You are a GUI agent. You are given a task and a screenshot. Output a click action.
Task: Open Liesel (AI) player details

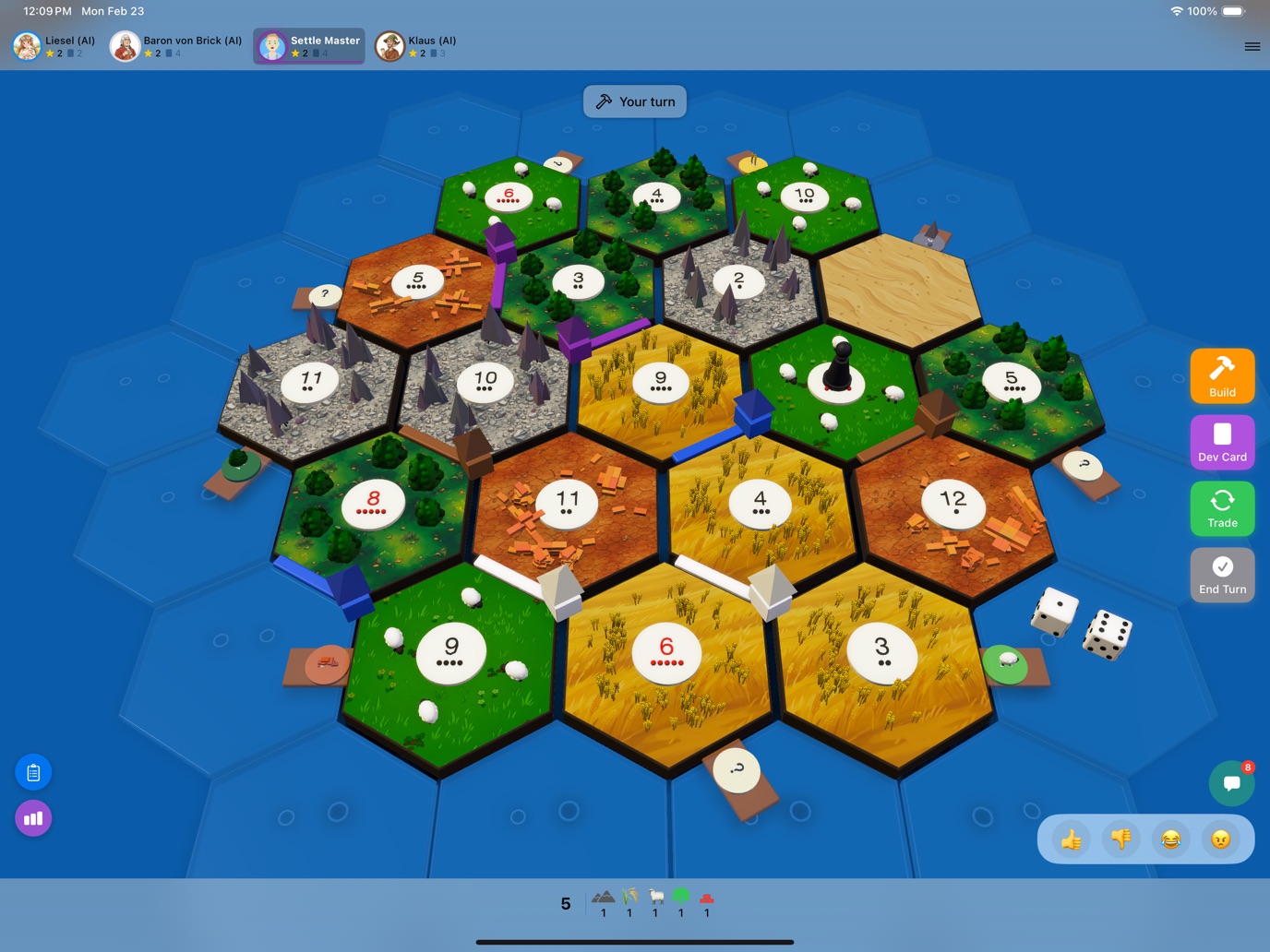26,46
